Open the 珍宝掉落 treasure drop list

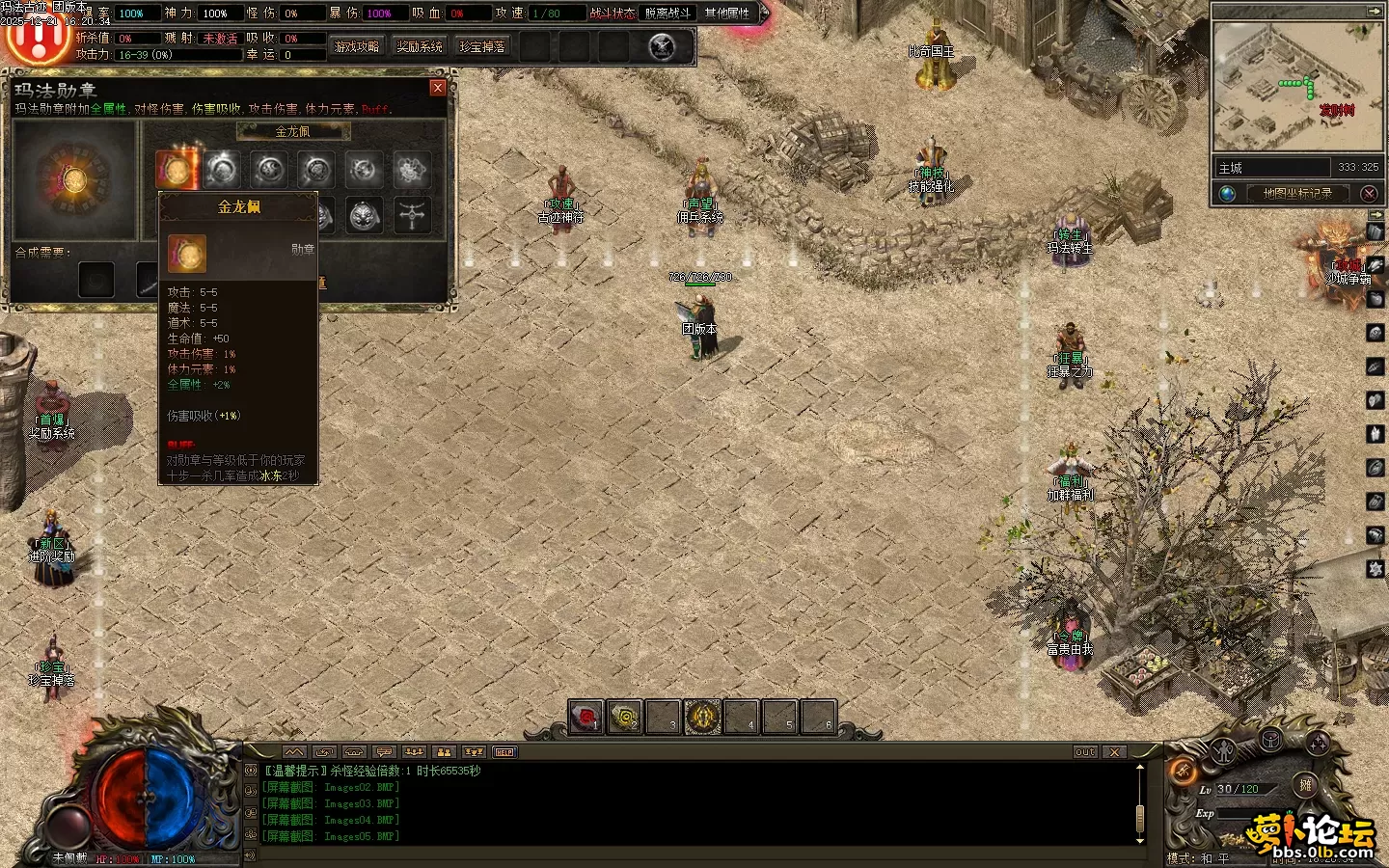point(482,46)
